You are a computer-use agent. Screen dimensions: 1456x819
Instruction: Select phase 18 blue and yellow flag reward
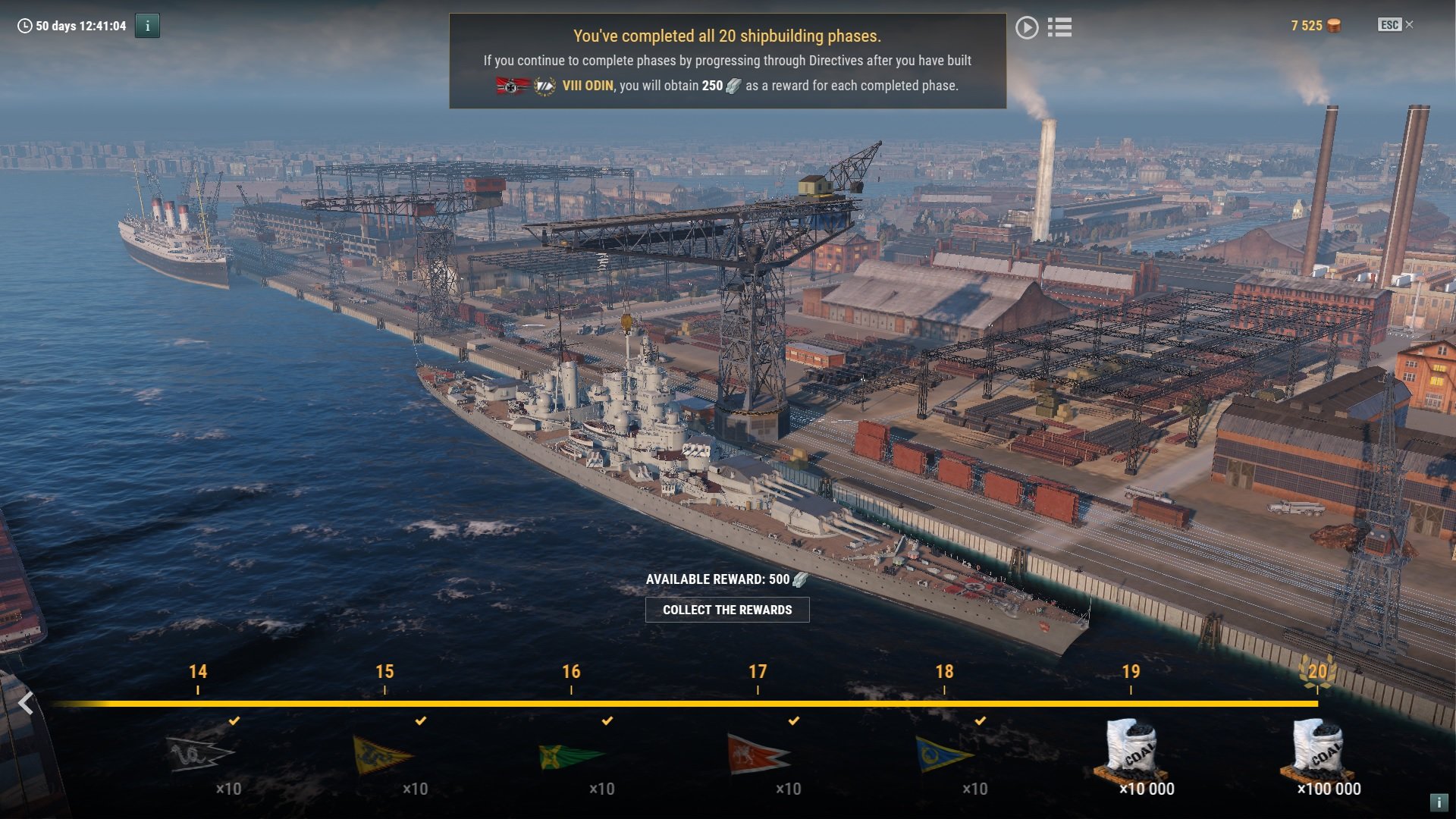click(943, 754)
